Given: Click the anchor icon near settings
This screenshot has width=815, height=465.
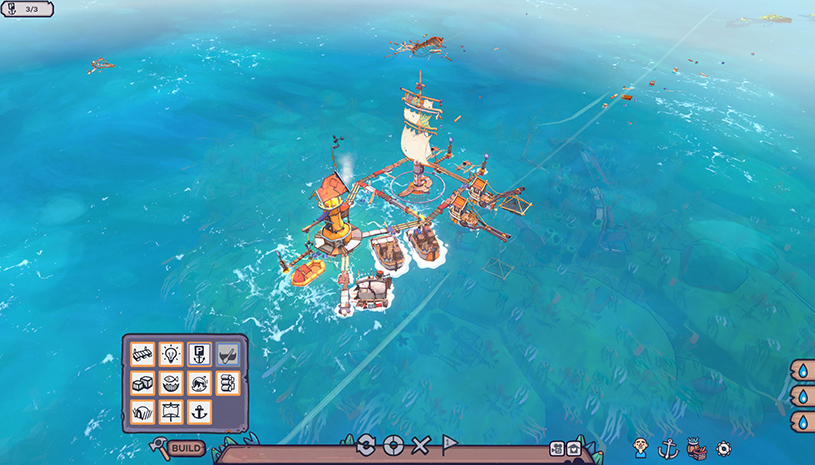Looking at the screenshot, I should point(669,449).
